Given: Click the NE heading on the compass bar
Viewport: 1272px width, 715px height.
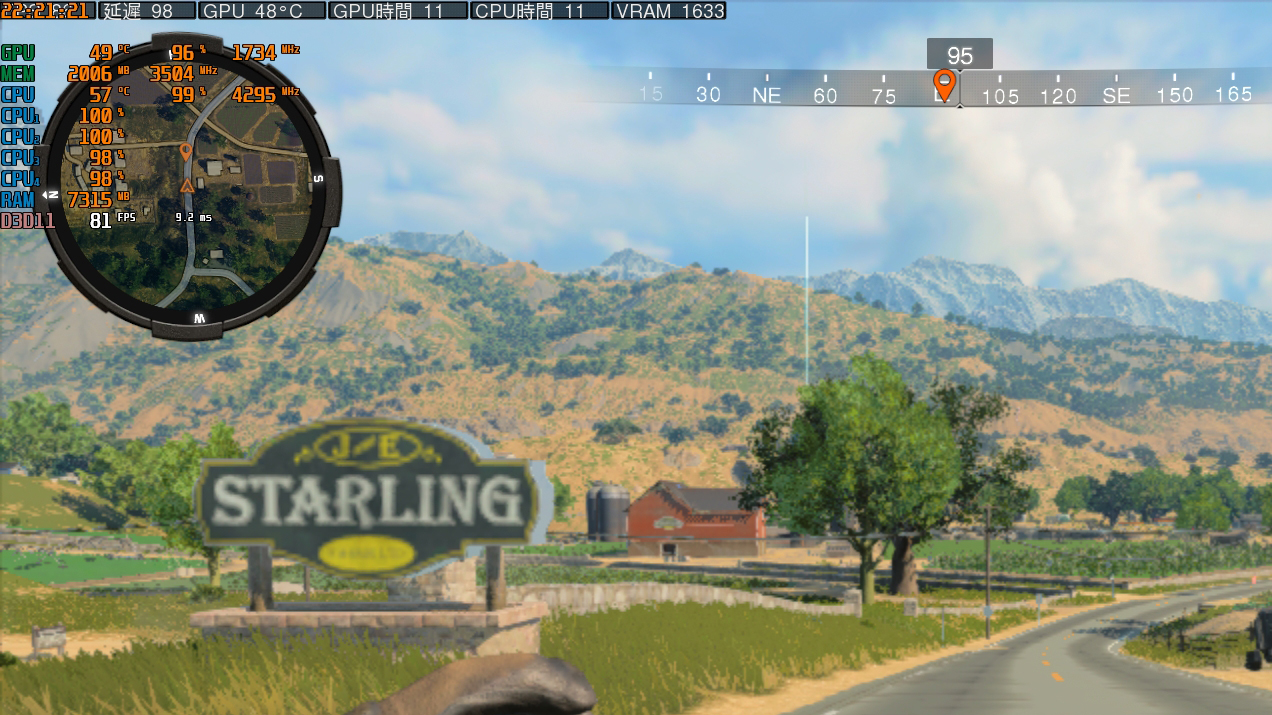Looking at the screenshot, I should coord(766,96).
